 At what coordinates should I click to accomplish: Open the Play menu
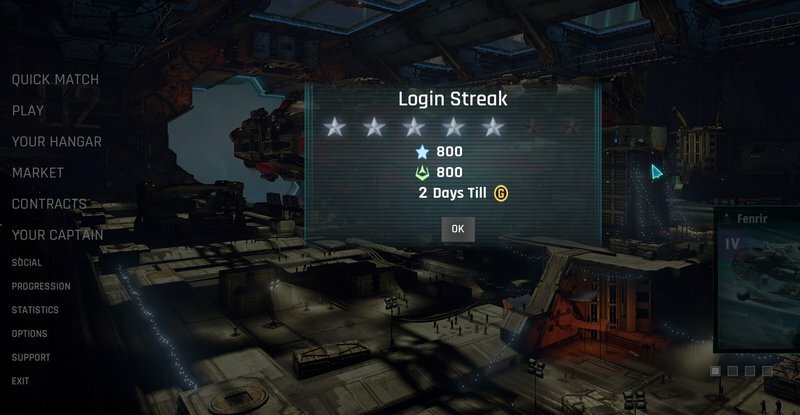tap(28, 111)
